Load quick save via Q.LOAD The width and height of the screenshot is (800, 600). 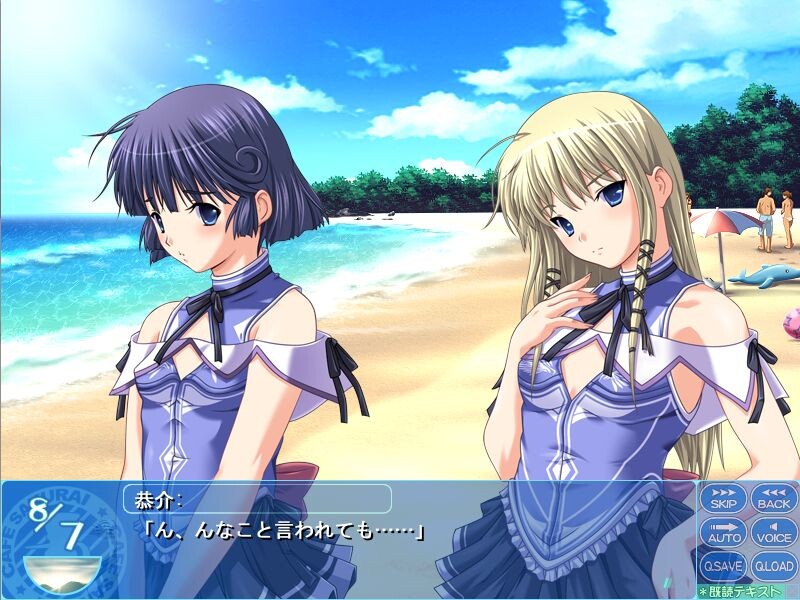773,565
